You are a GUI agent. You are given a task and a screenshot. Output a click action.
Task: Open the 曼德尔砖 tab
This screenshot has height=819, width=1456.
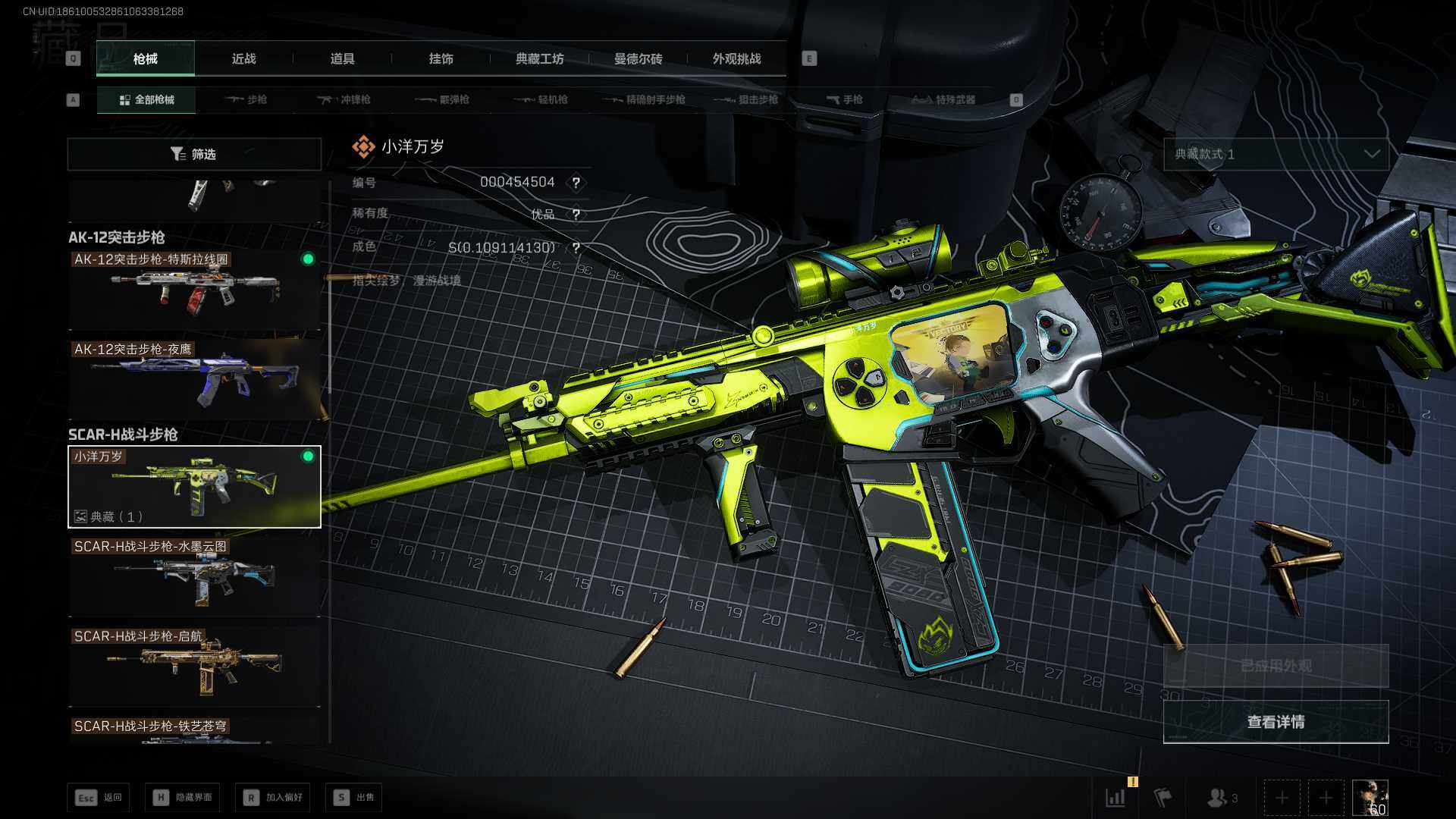coord(638,58)
